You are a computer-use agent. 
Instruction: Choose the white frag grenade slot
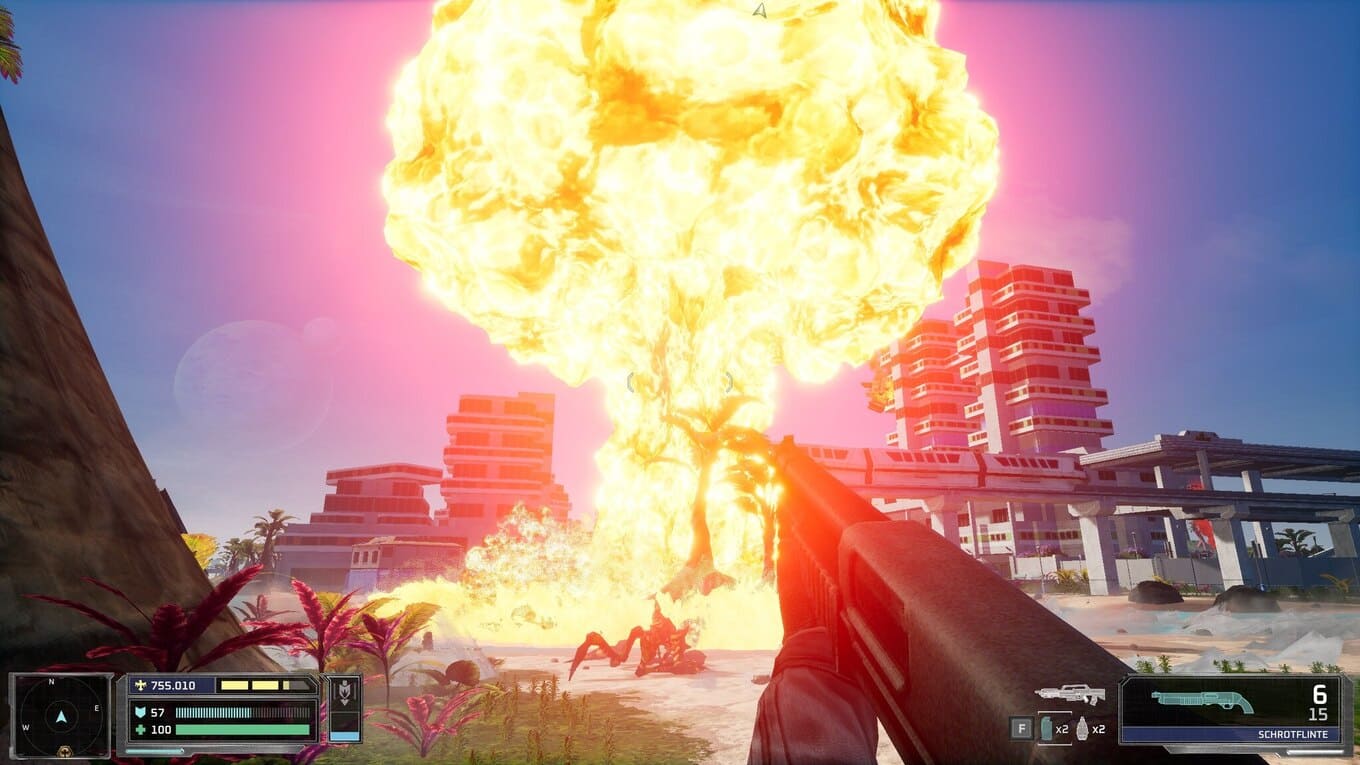[1082, 729]
